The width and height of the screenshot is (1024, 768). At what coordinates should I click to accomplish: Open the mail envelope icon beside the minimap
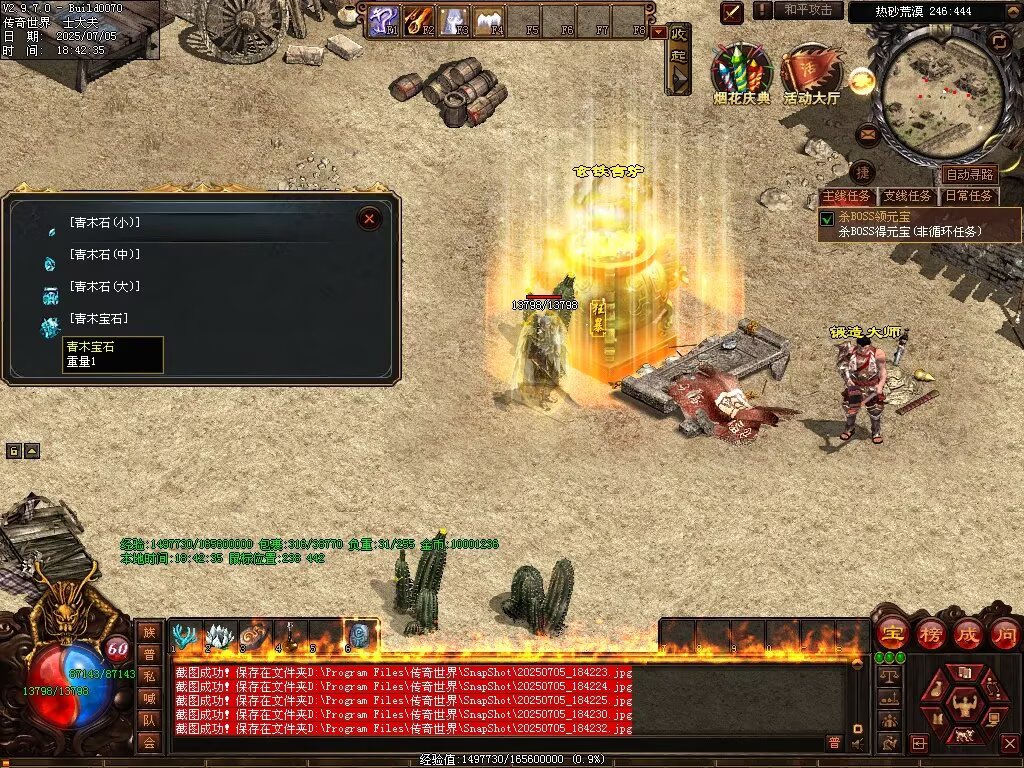(867, 132)
